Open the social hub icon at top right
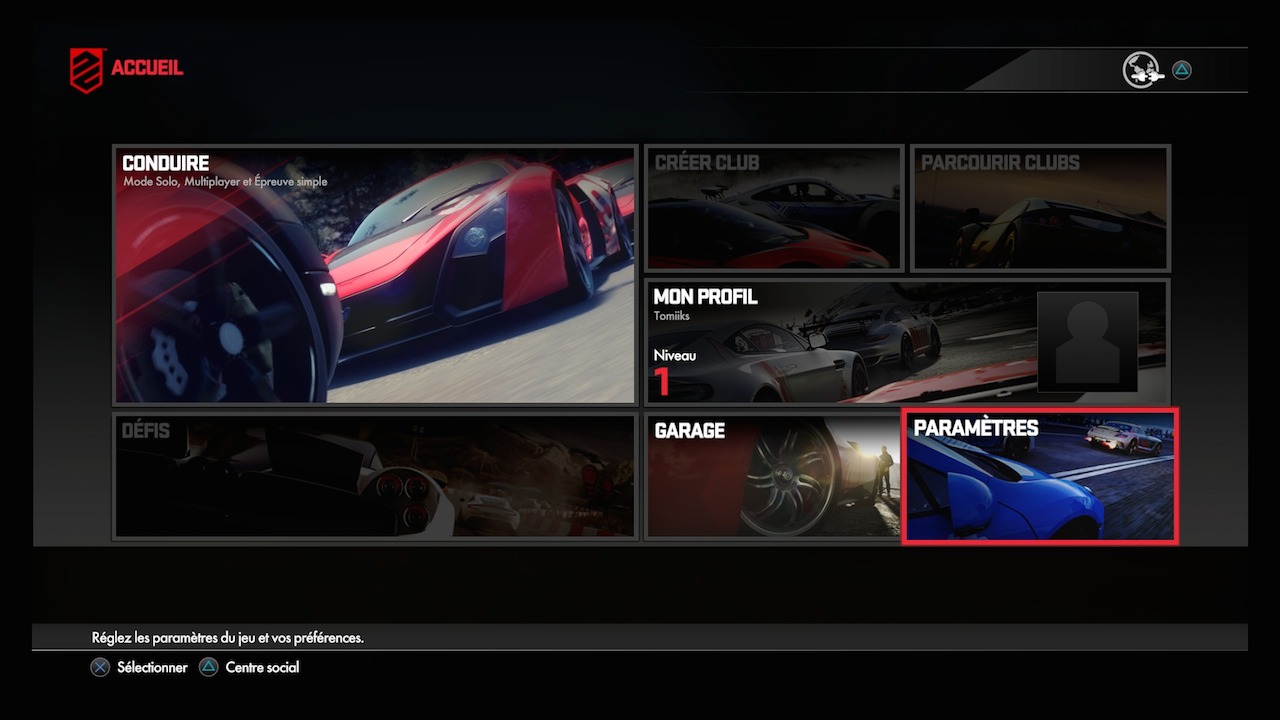 coord(1141,70)
